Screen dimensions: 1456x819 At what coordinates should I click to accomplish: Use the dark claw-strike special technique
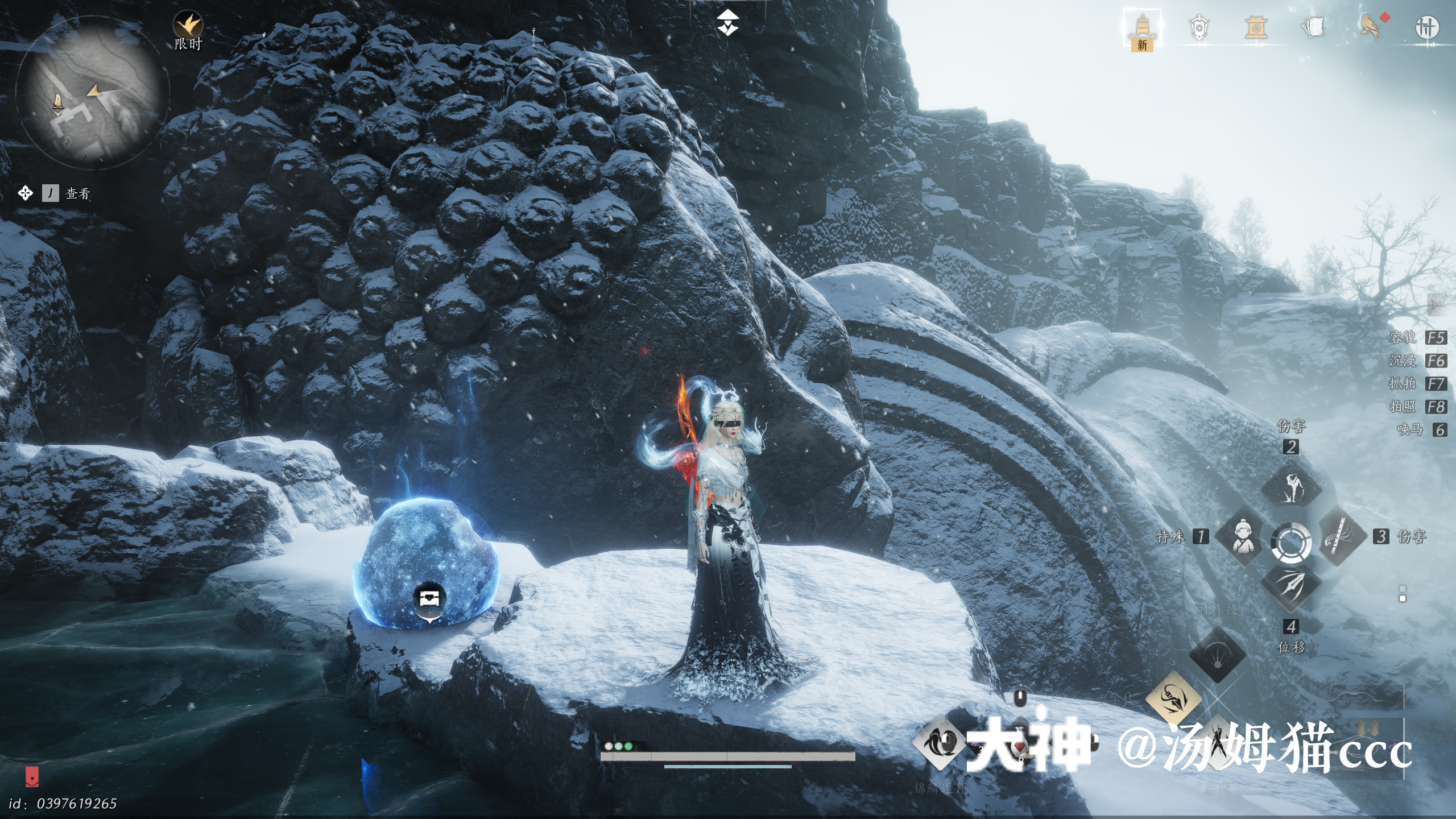pos(1218,655)
